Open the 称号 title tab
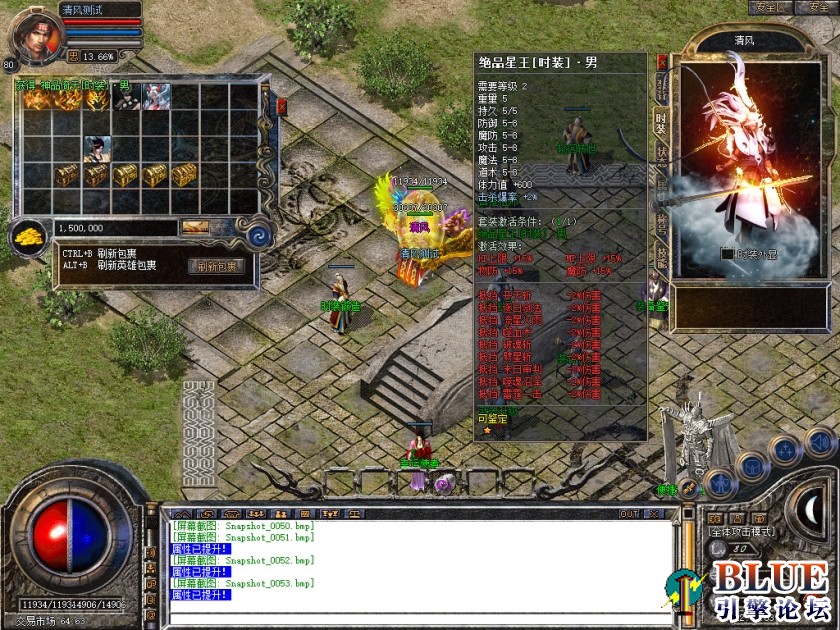The height and width of the screenshot is (630, 840). coord(661,220)
